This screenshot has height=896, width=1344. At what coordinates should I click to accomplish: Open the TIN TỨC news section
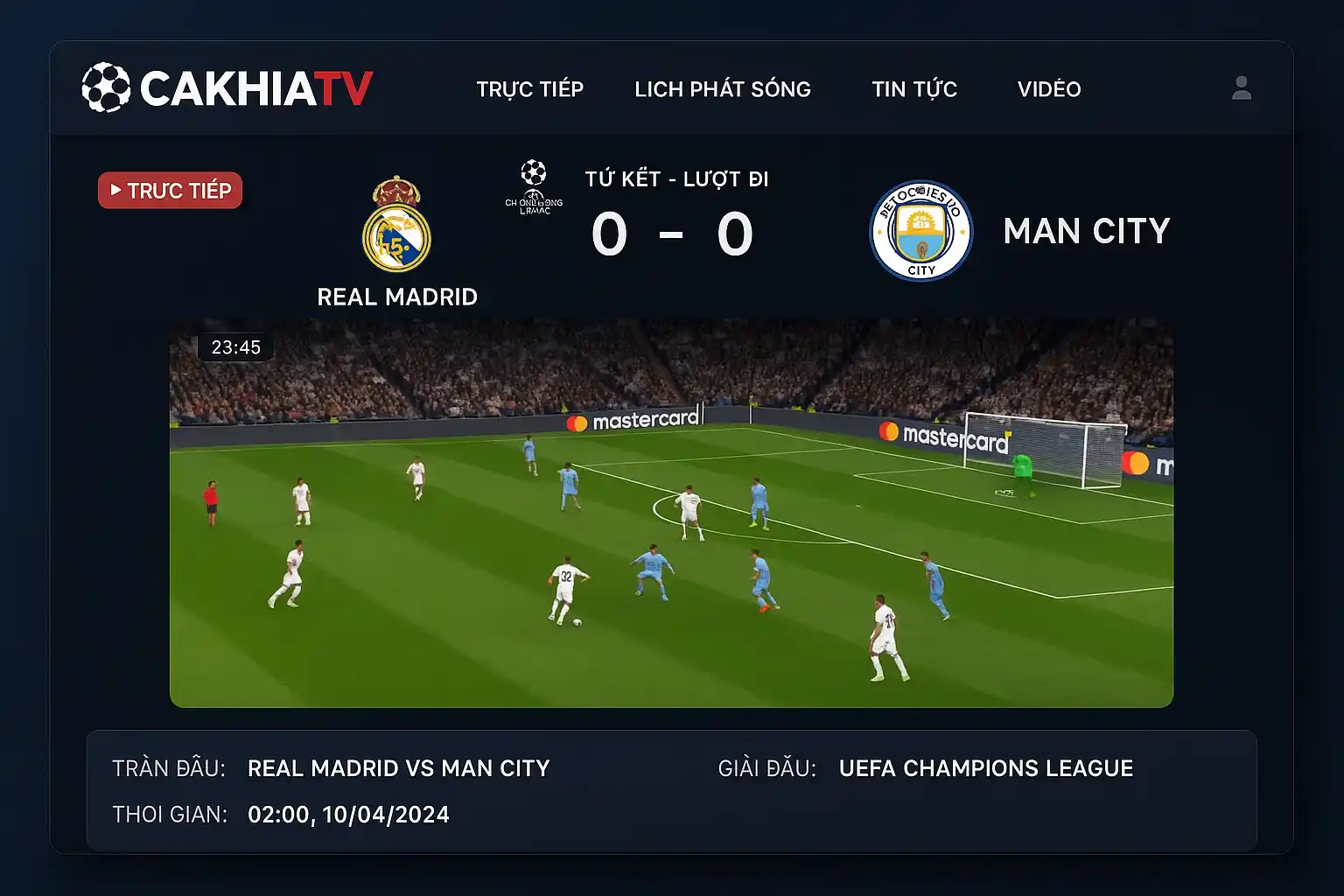[x=914, y=89]
